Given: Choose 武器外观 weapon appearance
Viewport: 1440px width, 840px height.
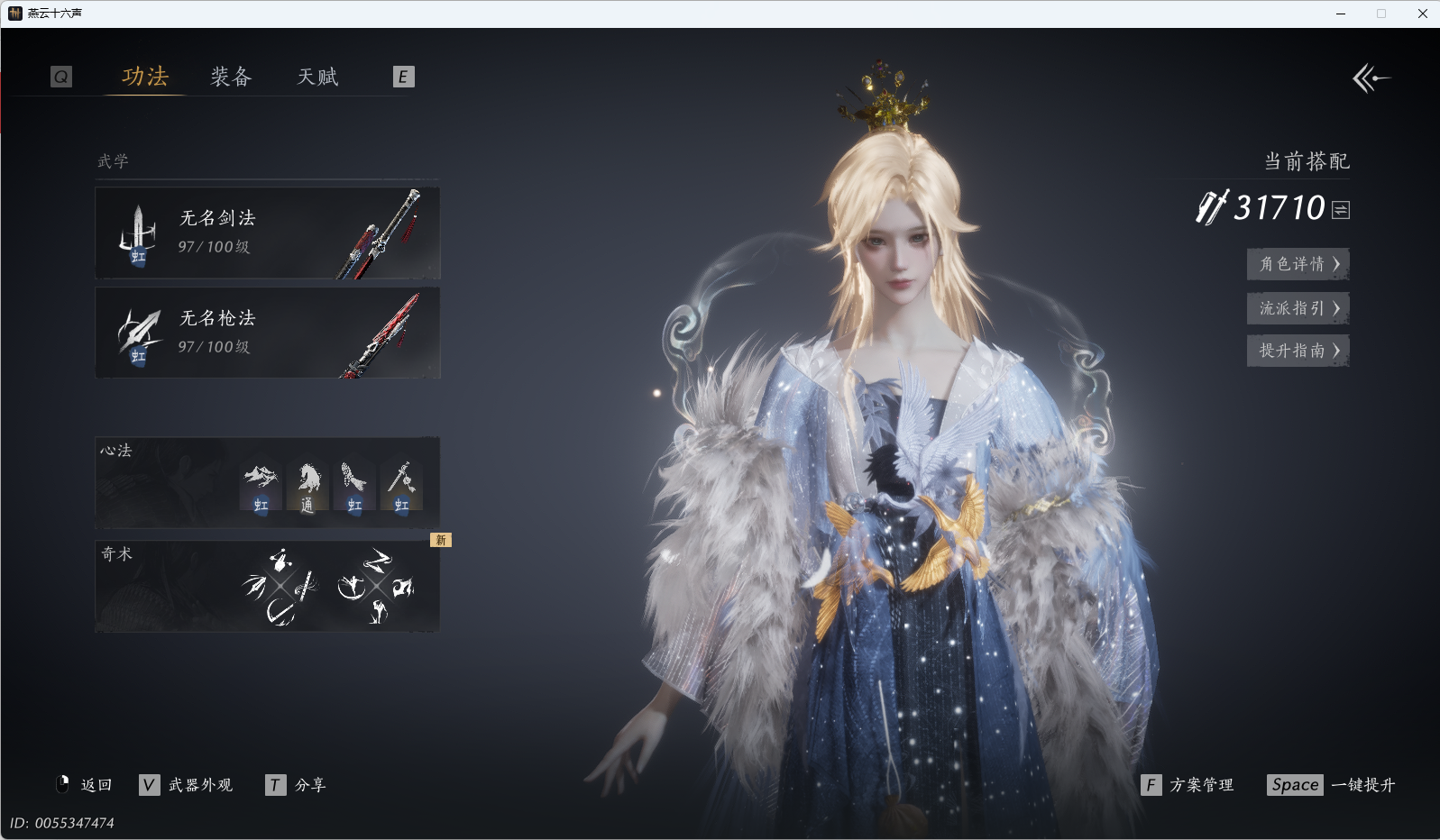Looking at the screenshot, I should pos(187,785).
